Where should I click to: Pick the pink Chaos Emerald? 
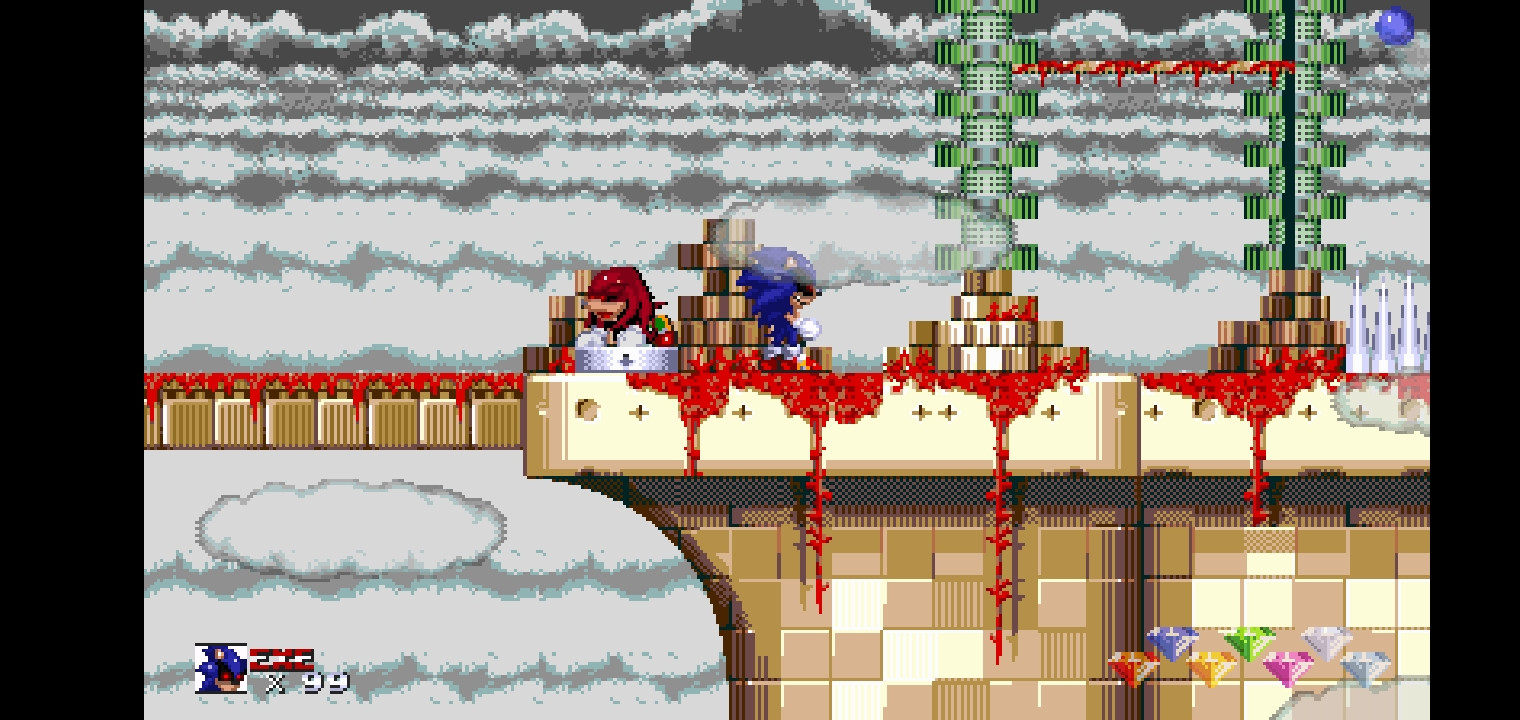point(1286,666)
